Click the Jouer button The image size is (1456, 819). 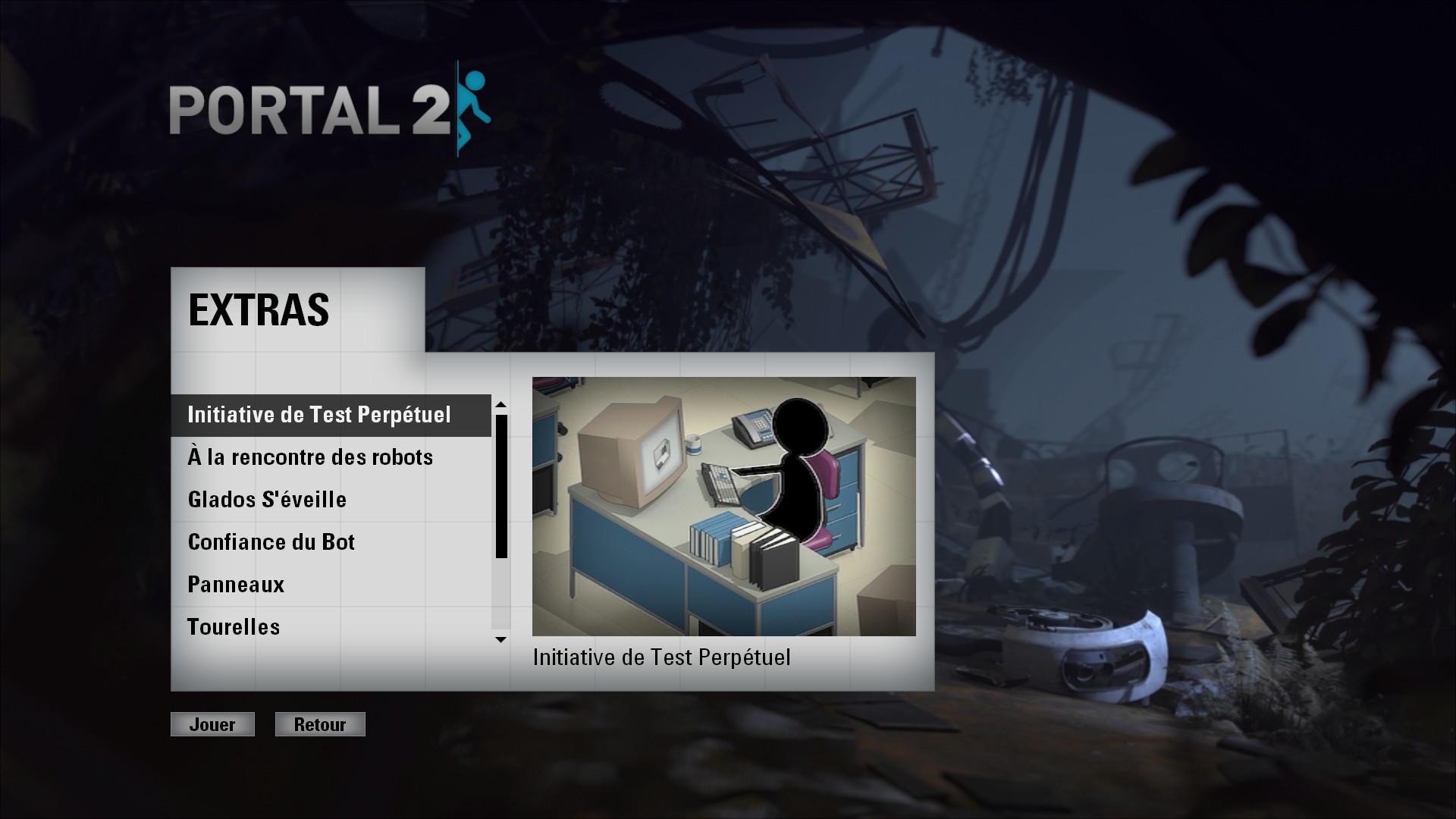212,724
